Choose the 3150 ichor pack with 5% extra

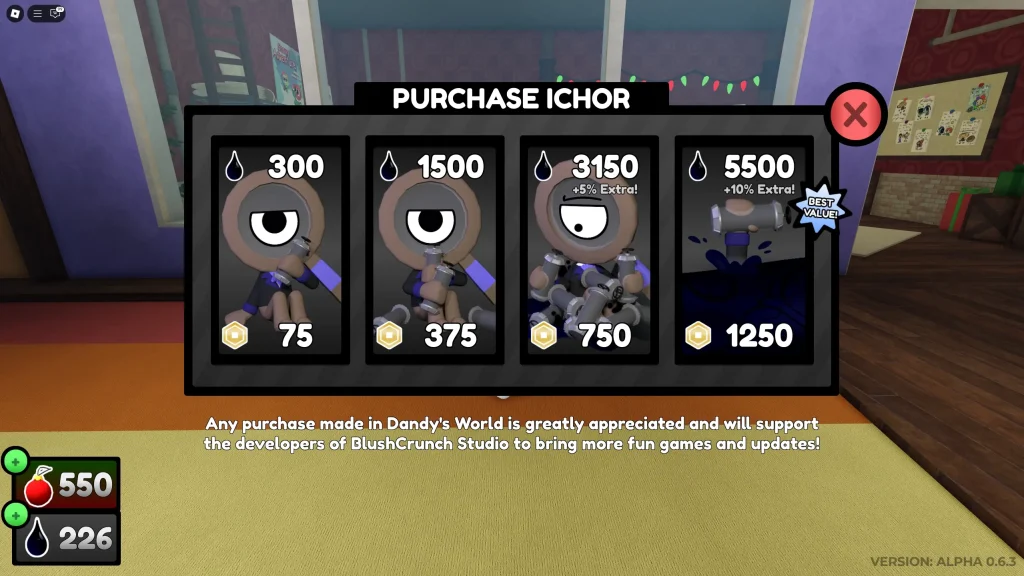click(x=589, y=250)
